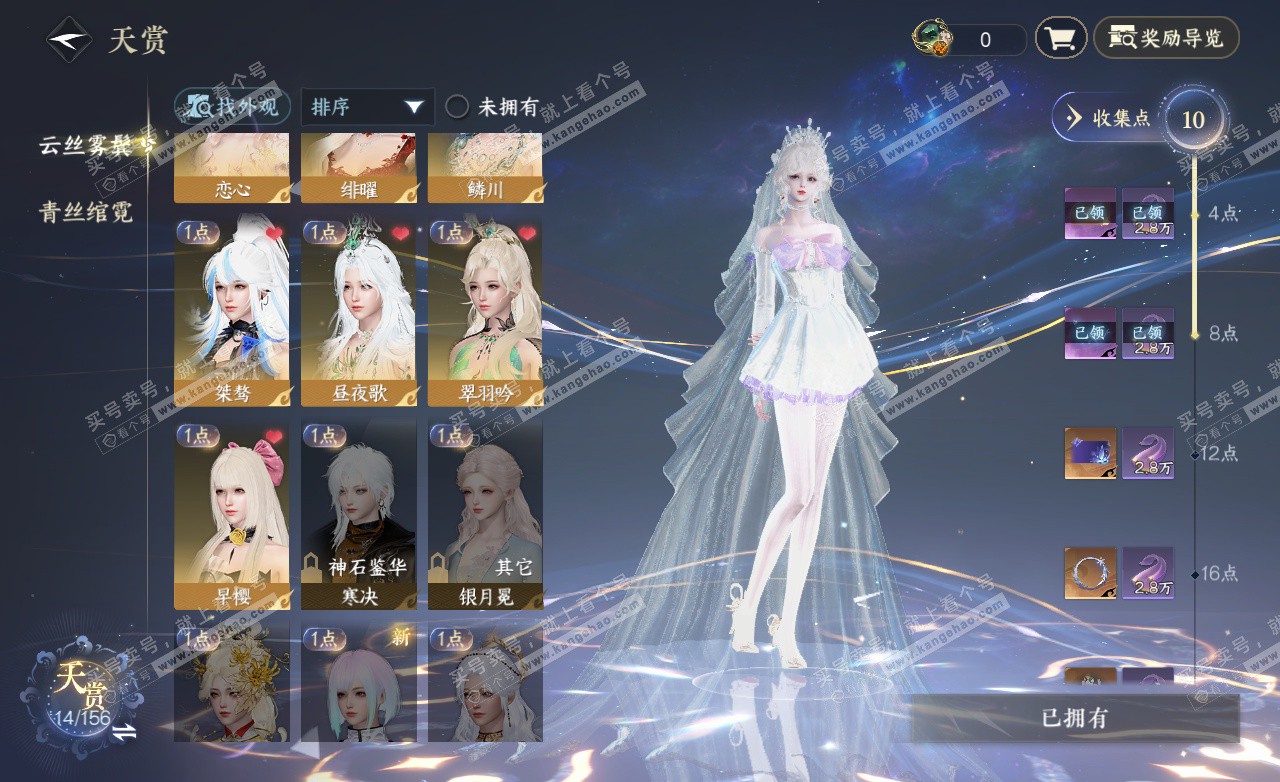1280x782 pixels.
Task: Switch to the 云丝雾鬓 category tab
Action: click(x=90, y=146)
